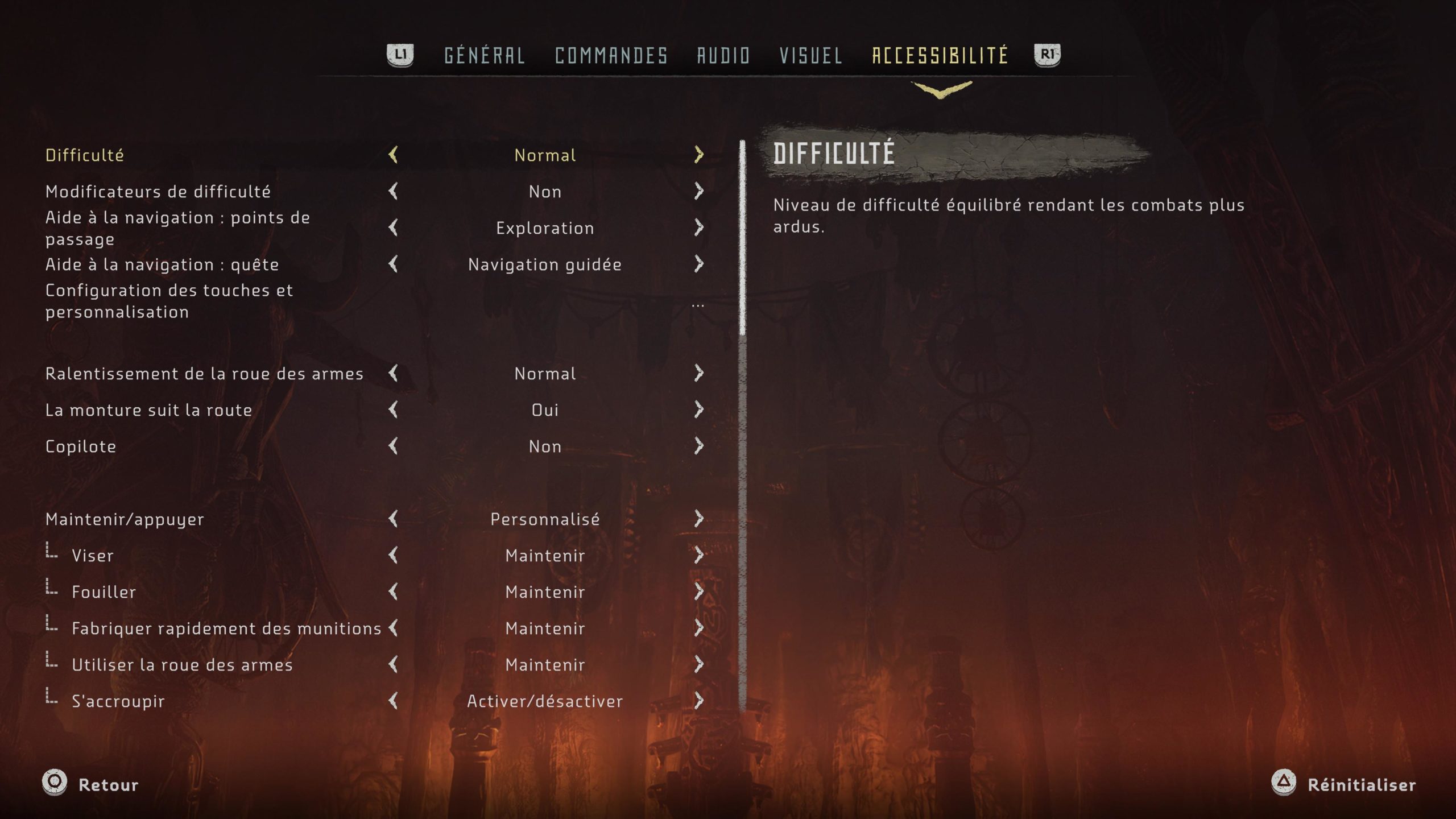Select the Fouiller setting row

pyautogui.click(x=104, y=592)
